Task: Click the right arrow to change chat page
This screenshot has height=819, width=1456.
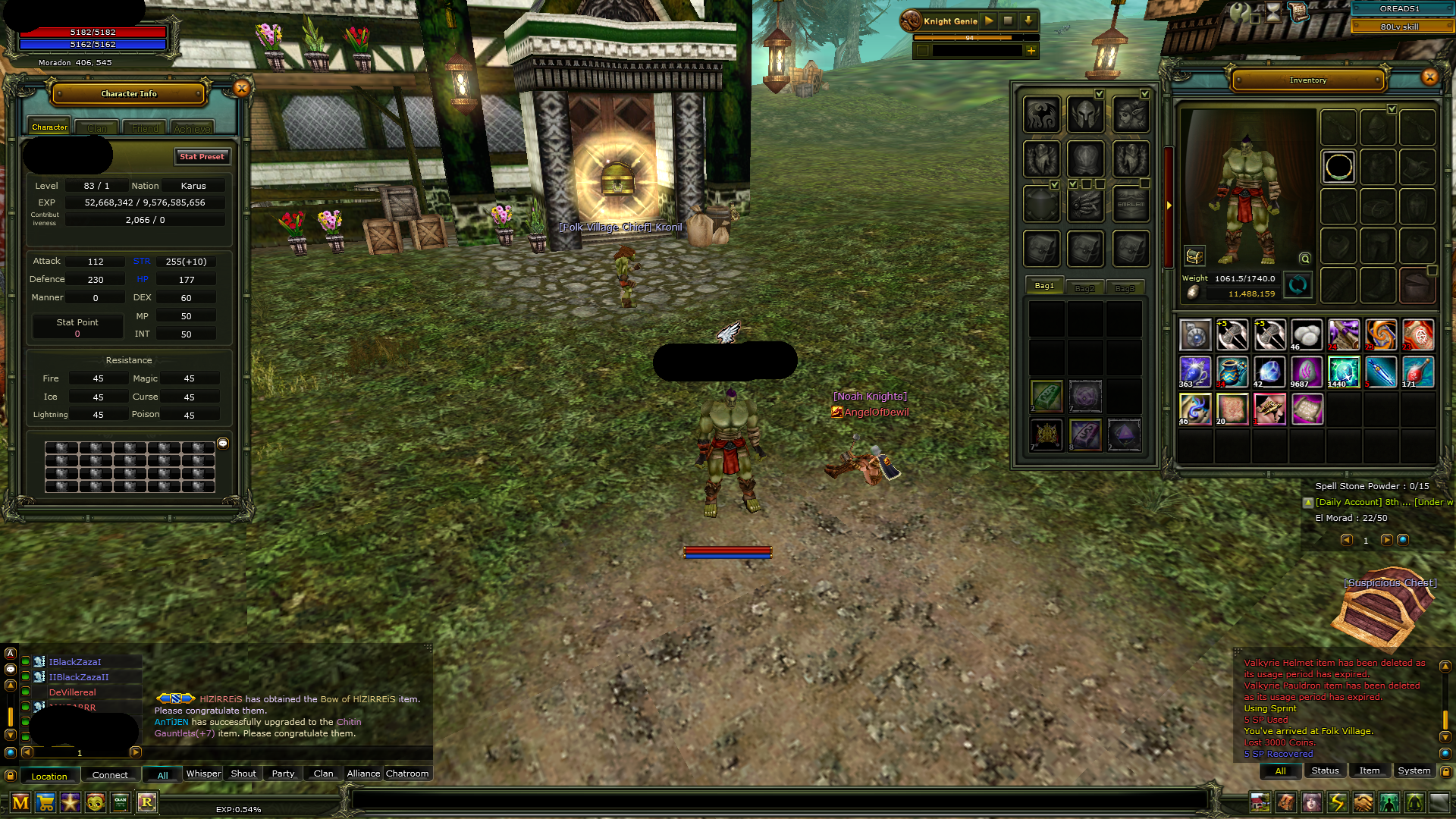Action: pos(135,752)
